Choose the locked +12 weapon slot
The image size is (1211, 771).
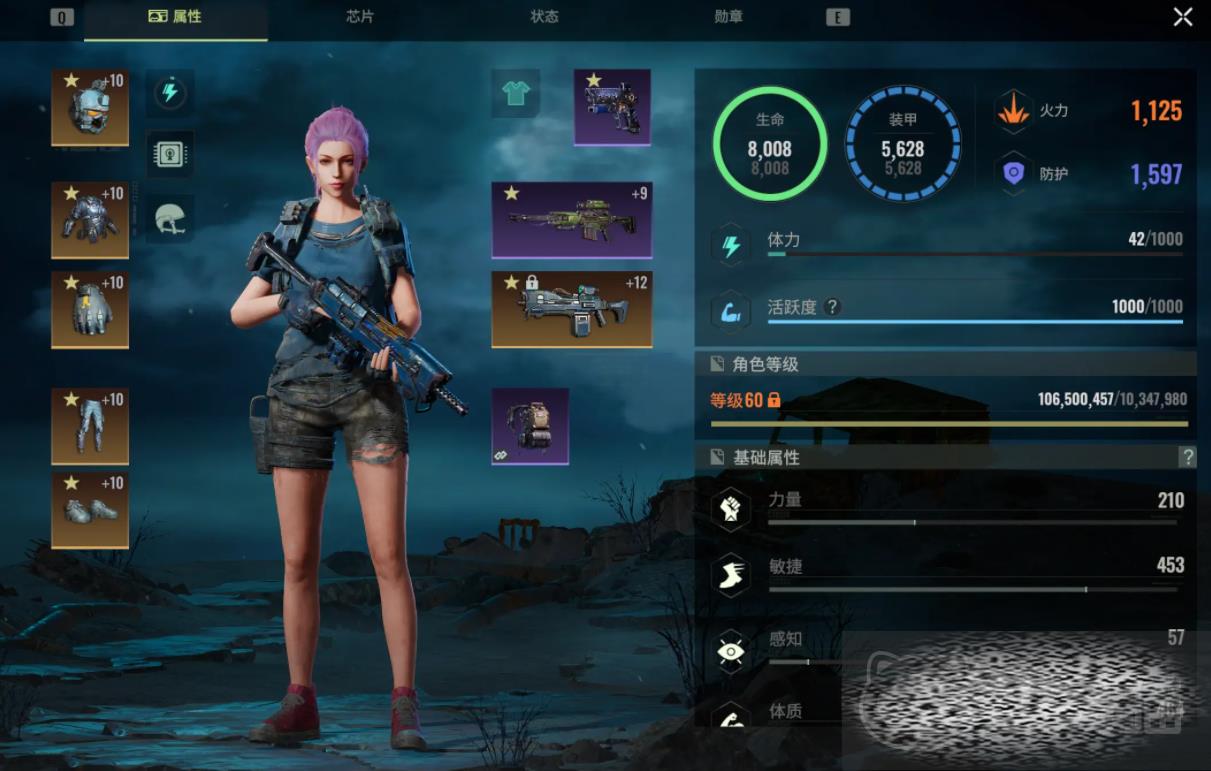[572, 309]
